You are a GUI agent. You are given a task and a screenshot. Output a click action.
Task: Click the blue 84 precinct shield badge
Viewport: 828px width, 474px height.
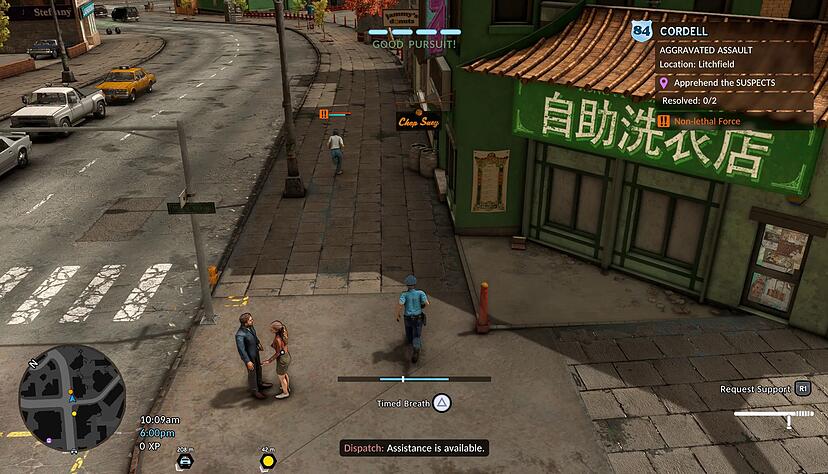(x=641, y=32)
